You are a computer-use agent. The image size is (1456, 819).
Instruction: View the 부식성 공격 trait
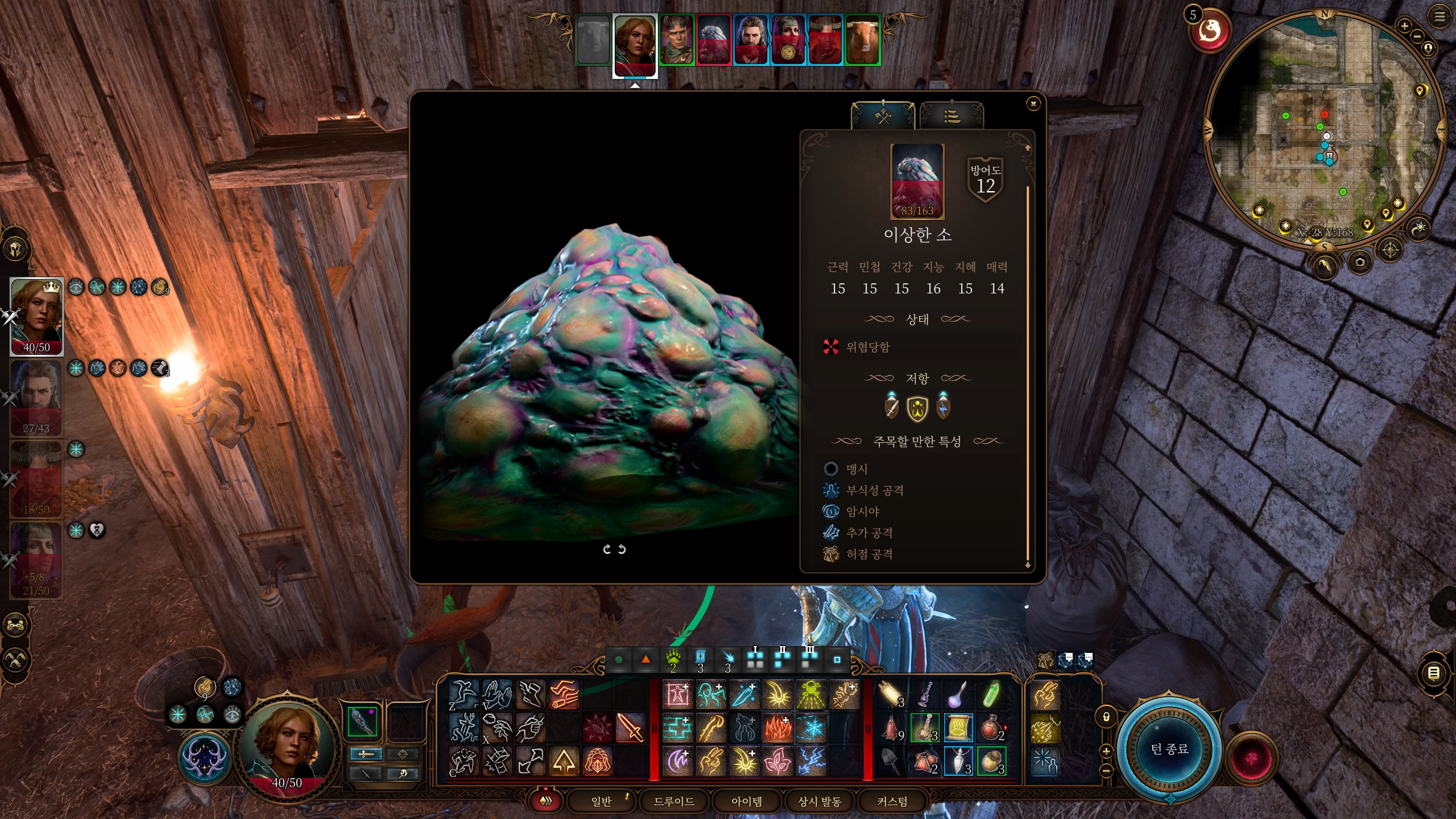click(x=875, y=490)
